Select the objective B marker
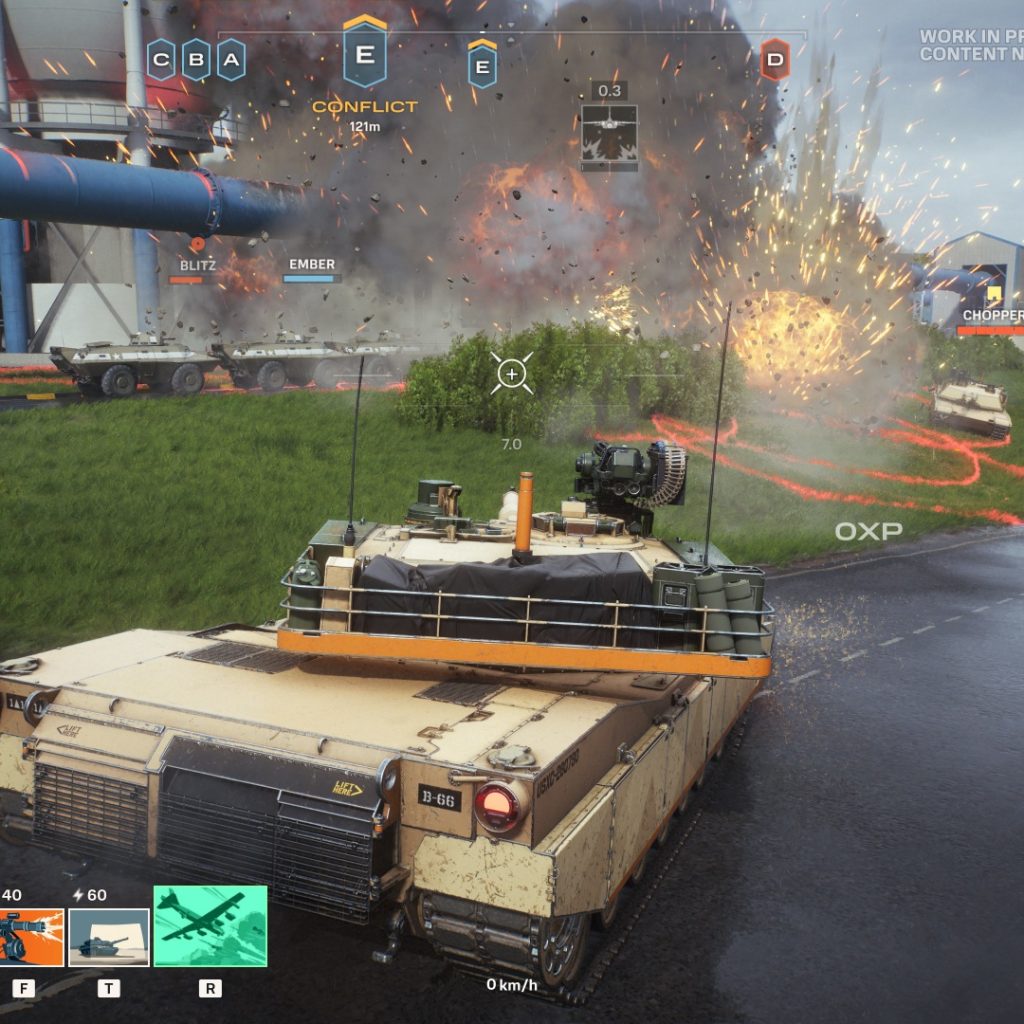 point(196,60)
